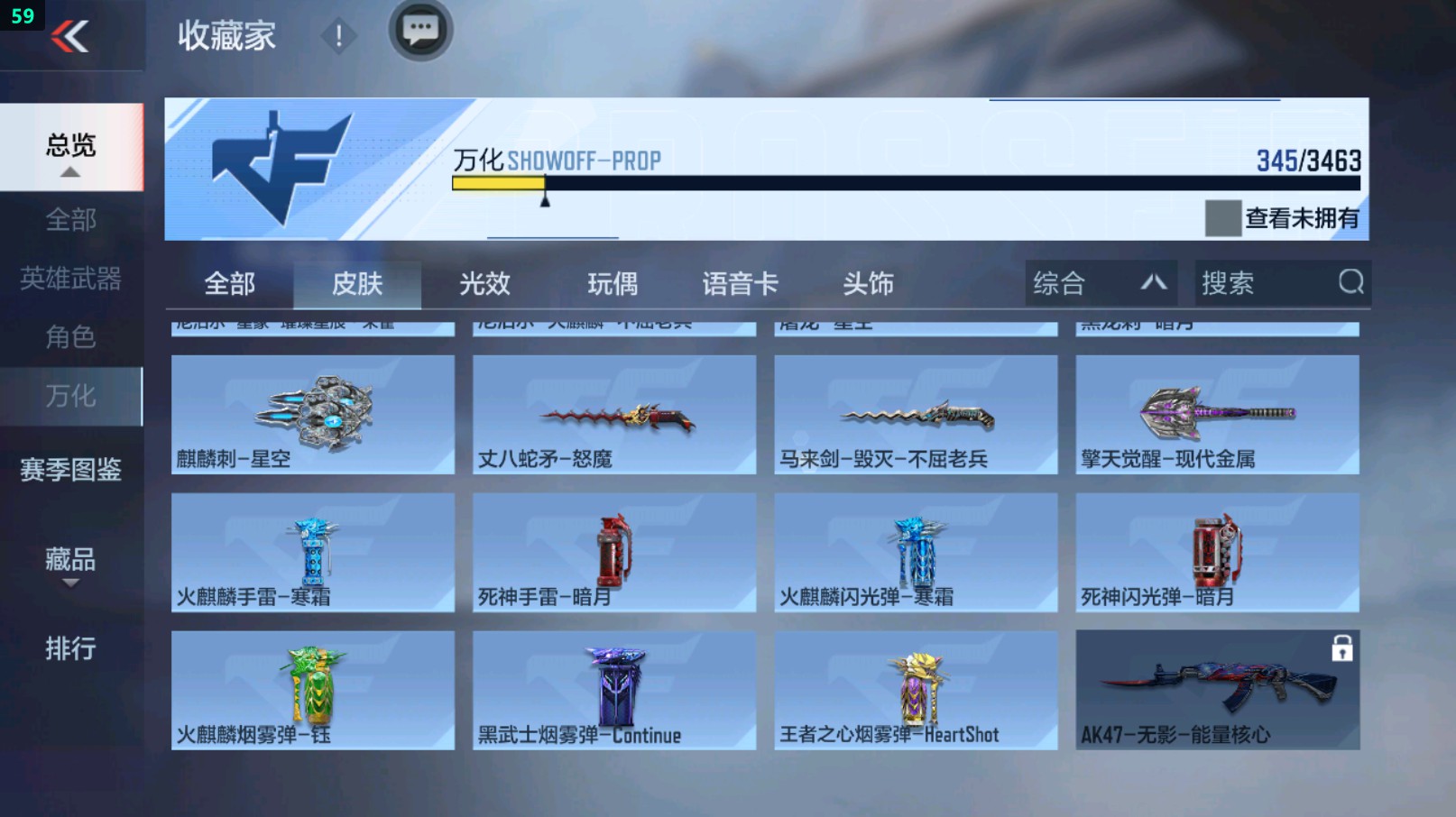1456x817 pixels.
Task: Click the 全部 filter tab
Action: click(229, 283)
